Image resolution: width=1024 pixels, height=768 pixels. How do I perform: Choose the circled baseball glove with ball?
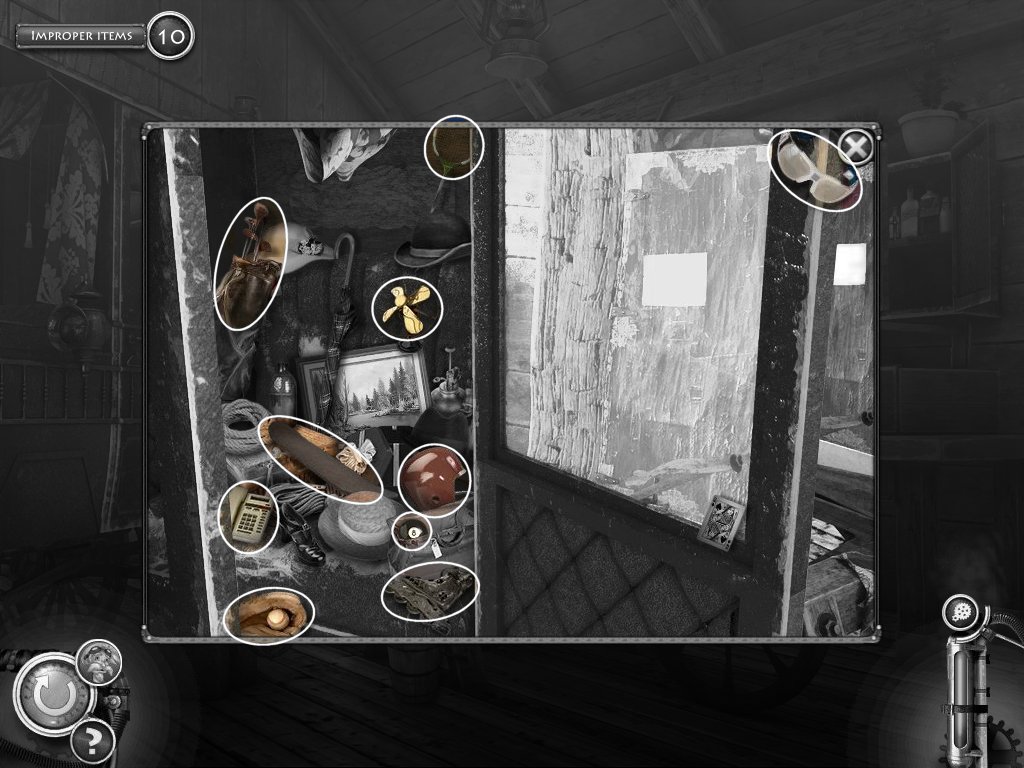269,615
